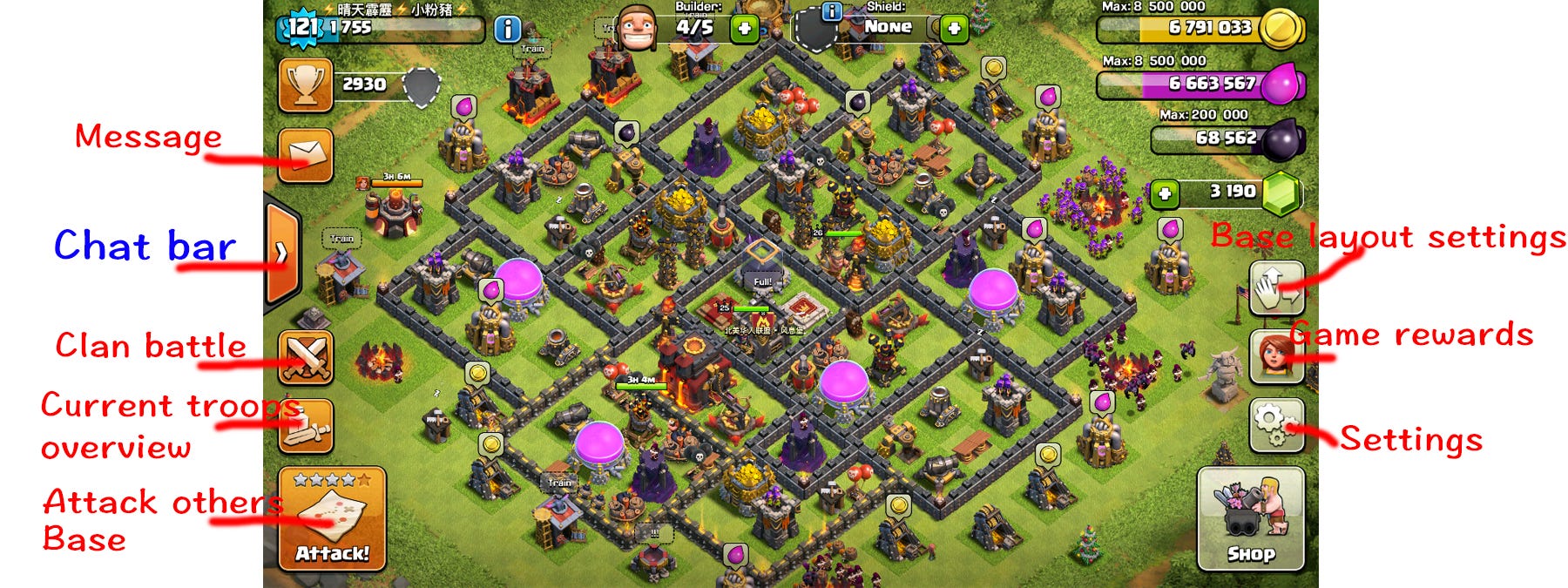The height and width of the screenshot is (588, 1568).
Task: Open the trophy league button
Action: point(306,84)
